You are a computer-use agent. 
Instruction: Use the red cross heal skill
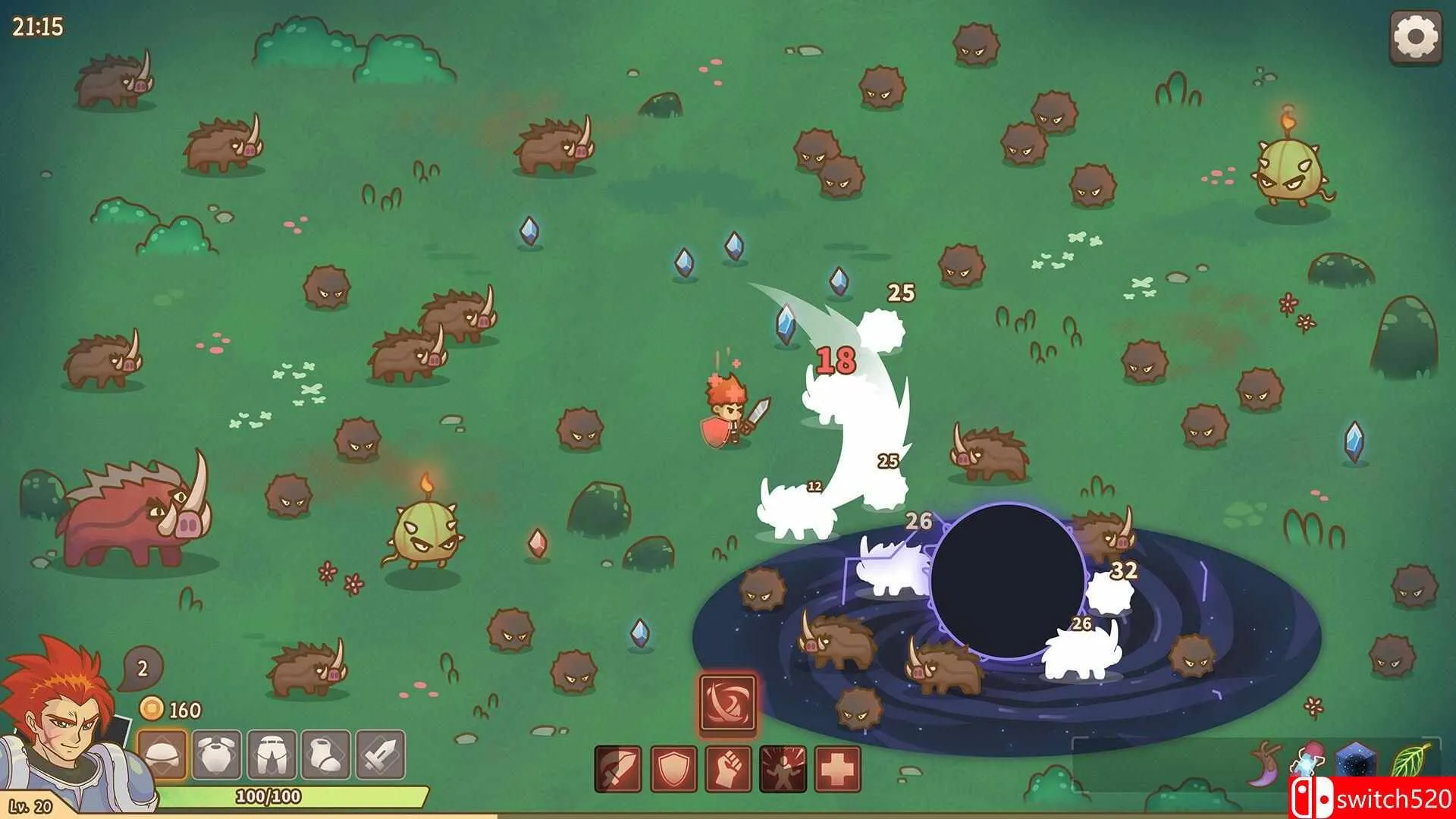838,768
